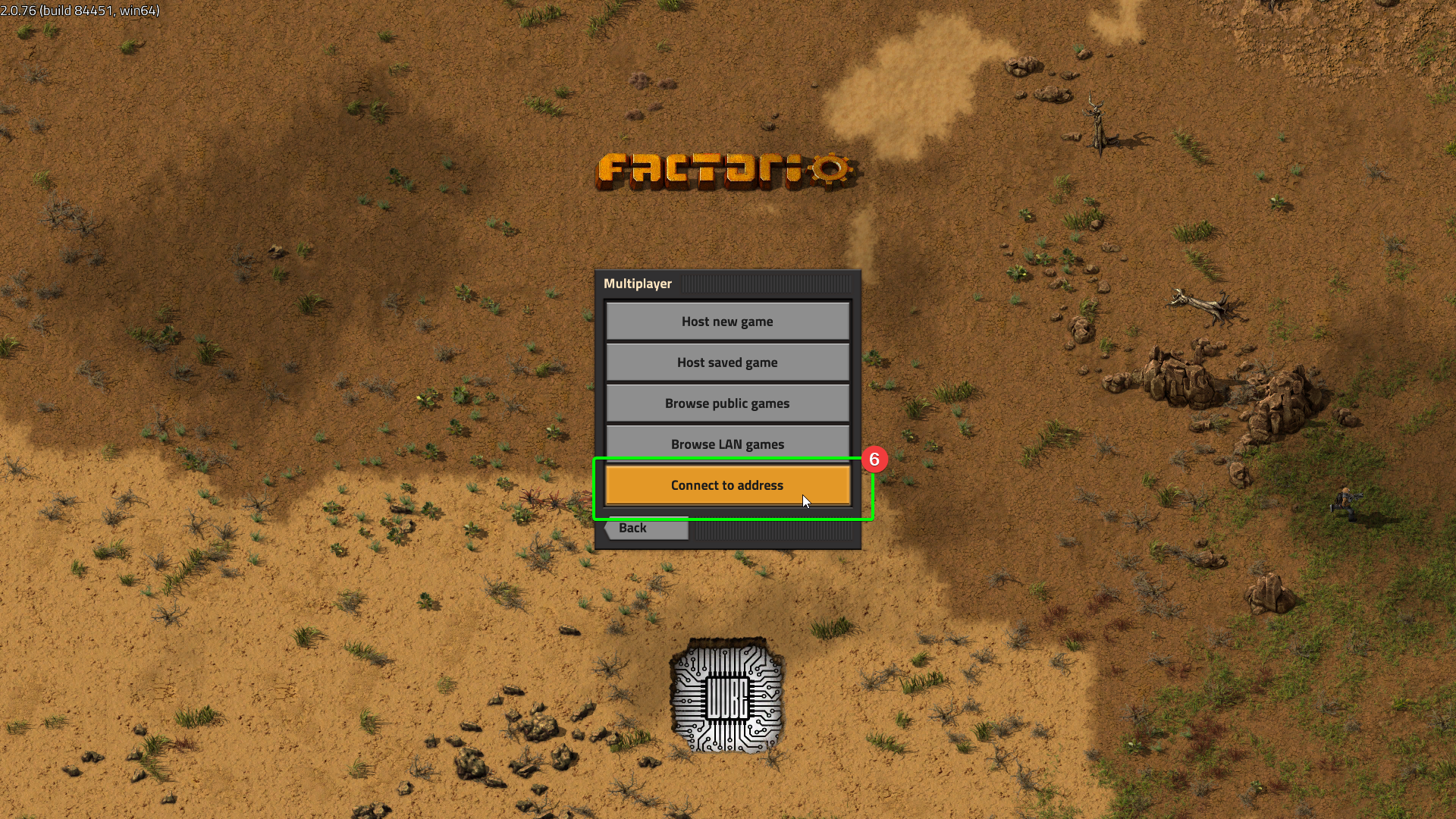
Task: Host a previously saved game
Action: 727,362
